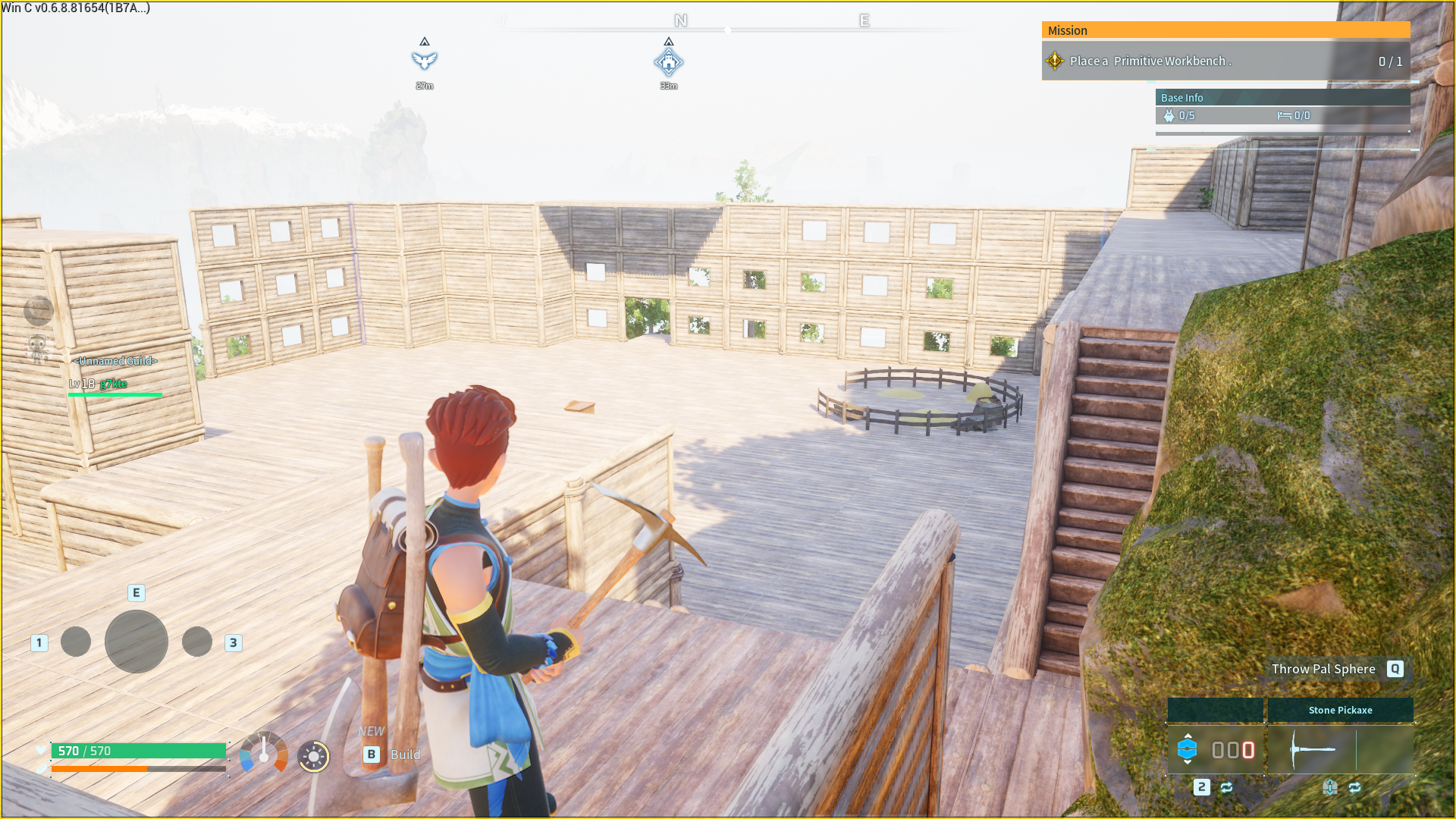1456x819 pixels.
Task: Click the central E weapon wheel circle
Action: point(136,642)
